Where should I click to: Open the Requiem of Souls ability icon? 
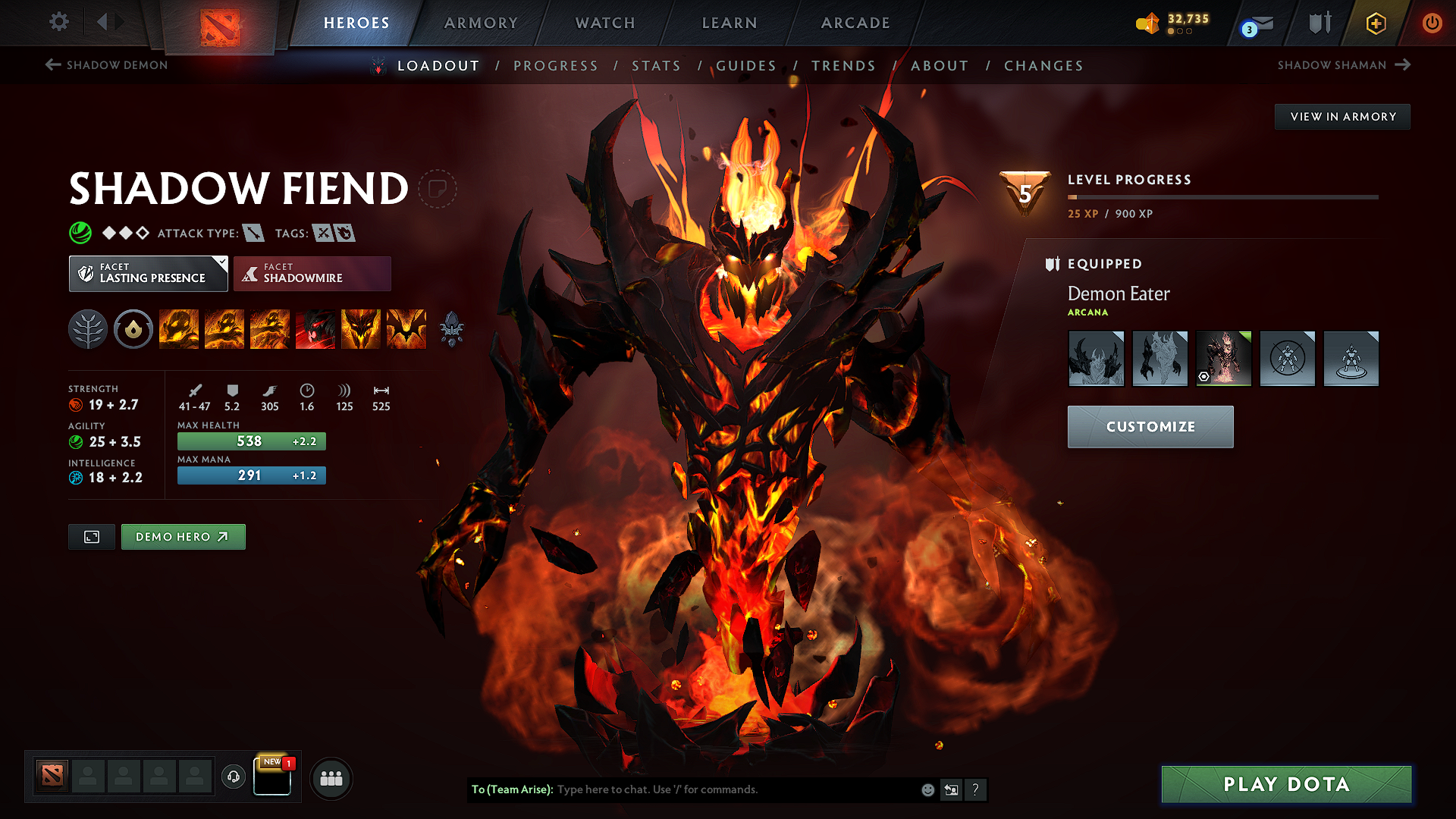tap(406, 329)
